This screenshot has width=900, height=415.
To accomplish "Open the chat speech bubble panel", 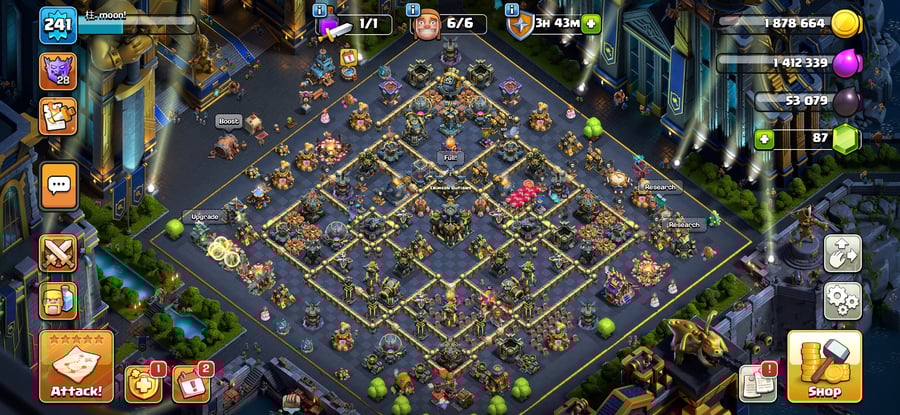I will tap(58, 185).
